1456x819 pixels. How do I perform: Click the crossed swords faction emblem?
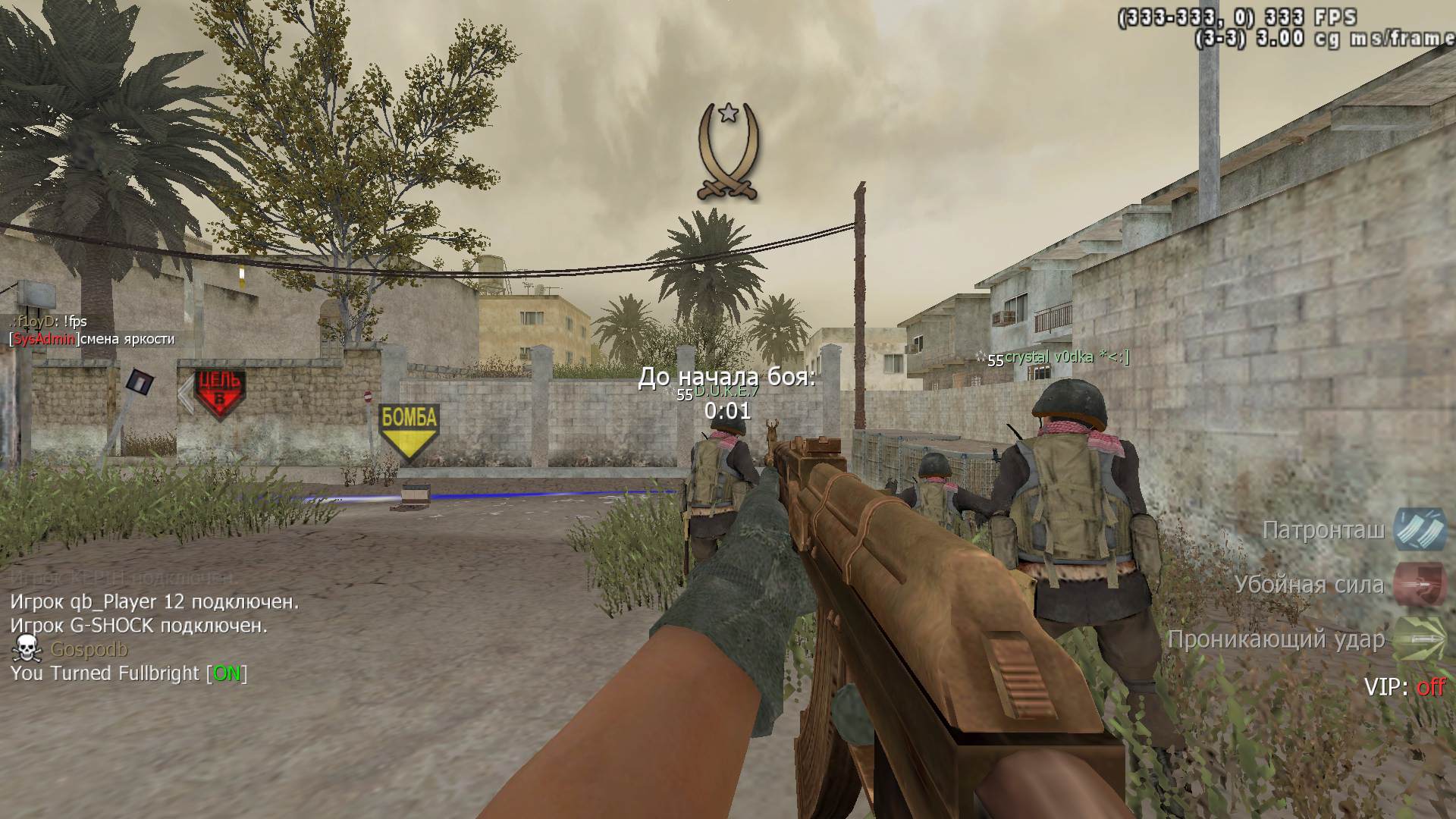[x=729, y=152]
